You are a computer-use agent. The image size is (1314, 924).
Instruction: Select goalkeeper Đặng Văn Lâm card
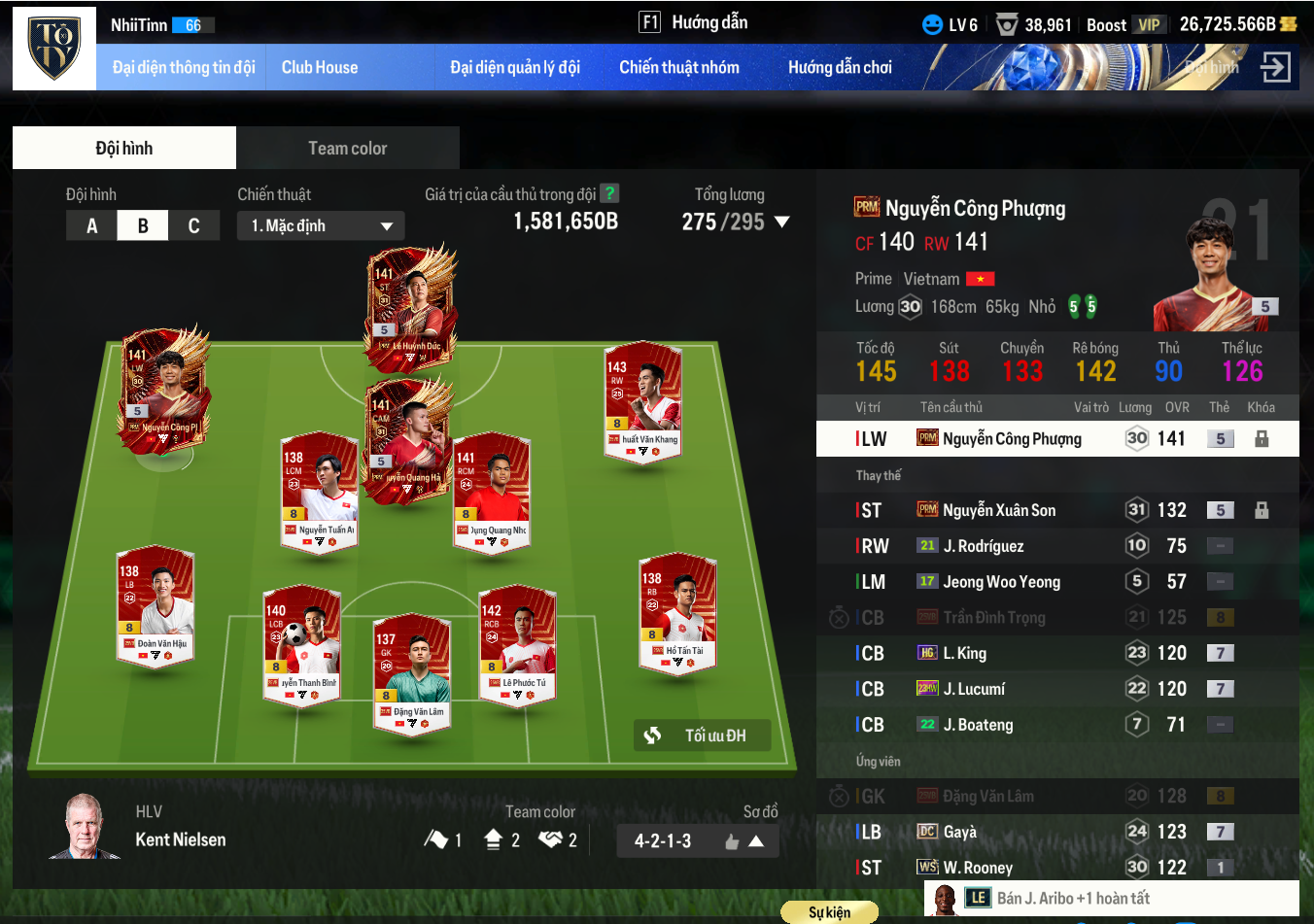click(413, 672)
